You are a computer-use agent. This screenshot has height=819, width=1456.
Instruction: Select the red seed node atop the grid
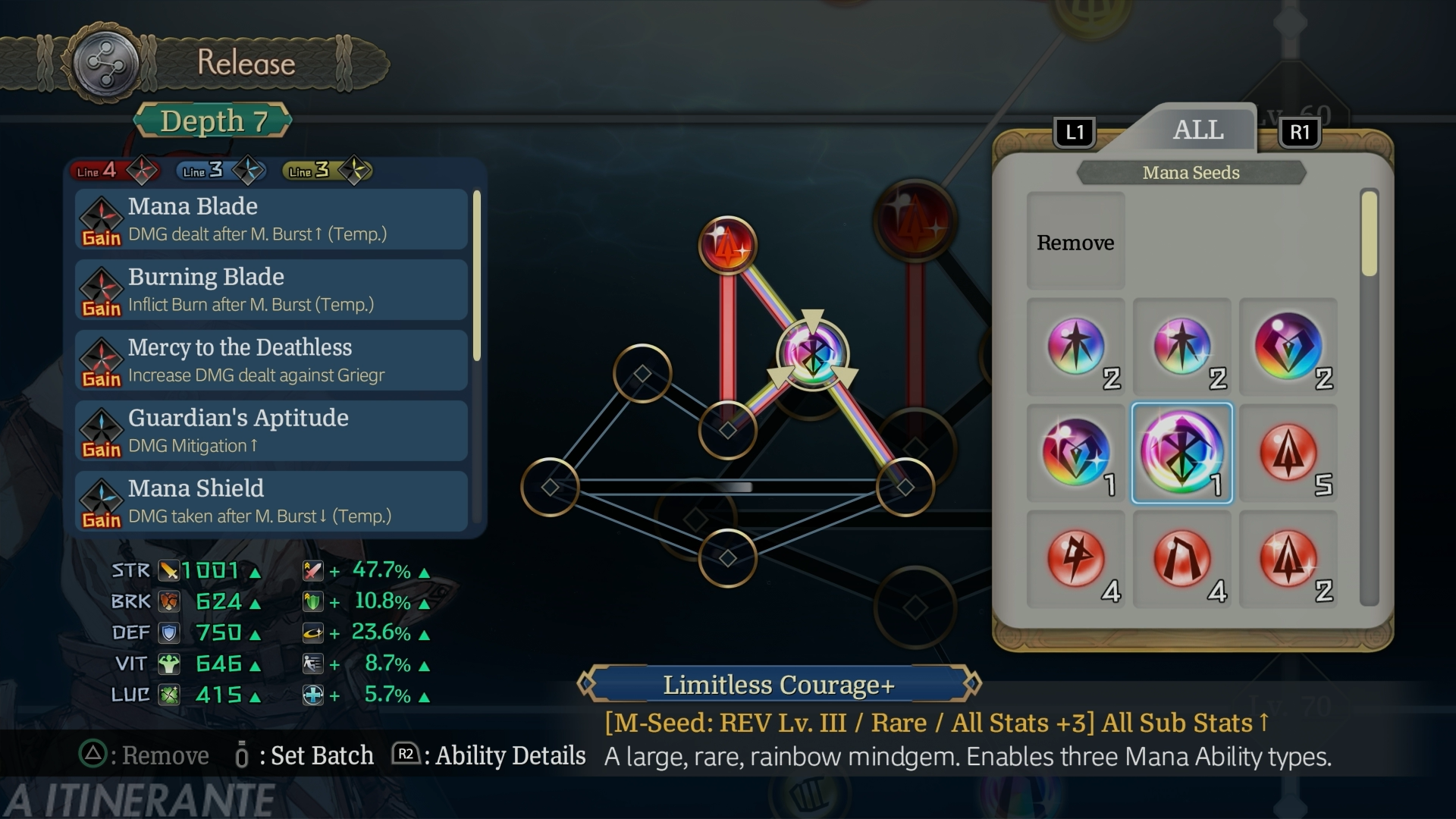(x=727, y=245)
